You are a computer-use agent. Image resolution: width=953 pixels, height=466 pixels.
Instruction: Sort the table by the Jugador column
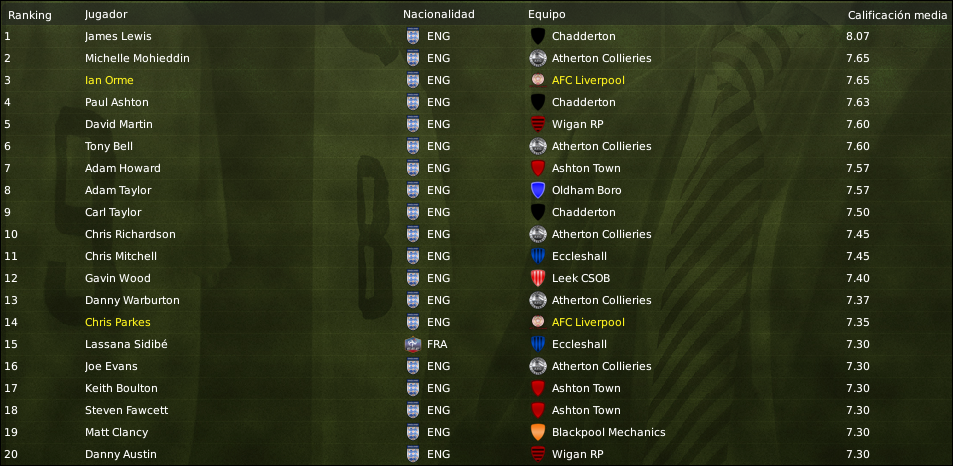pyautogui.click(x=105, y=15)
